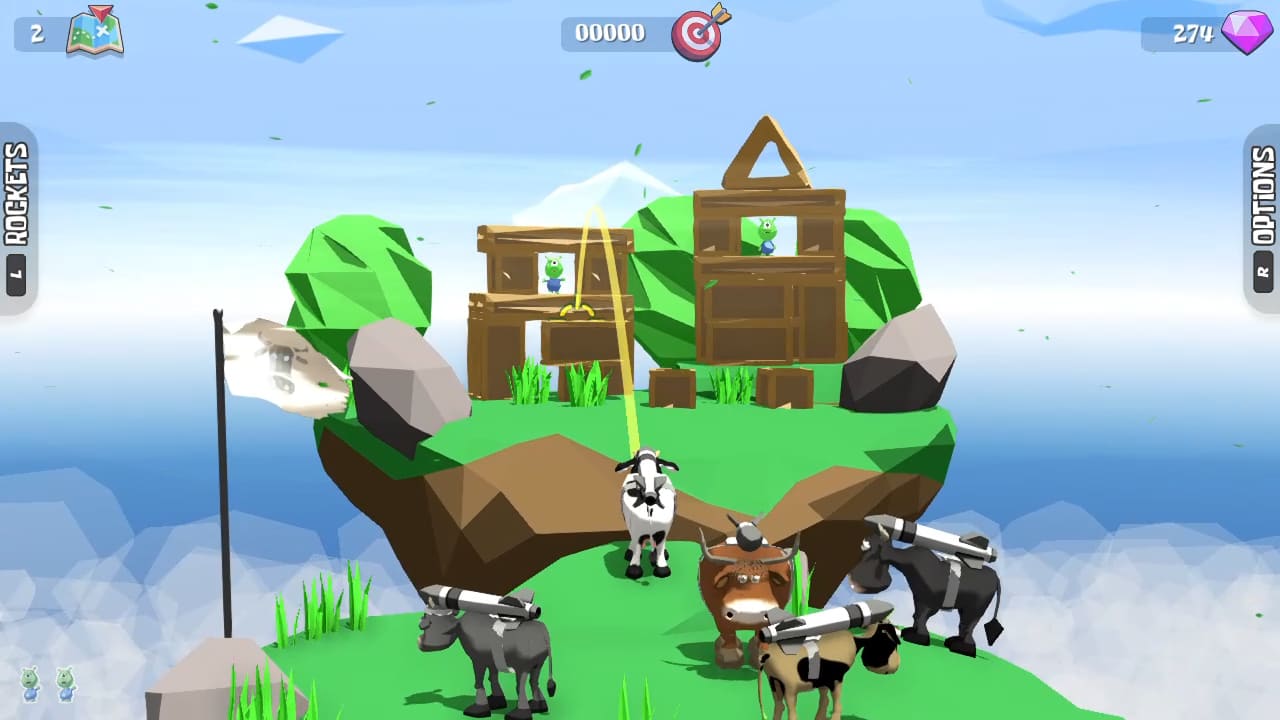Click the R shoulder button label
This screenshot has width=1280, height=720.
pyautogui.click(x=1264, y=268)
